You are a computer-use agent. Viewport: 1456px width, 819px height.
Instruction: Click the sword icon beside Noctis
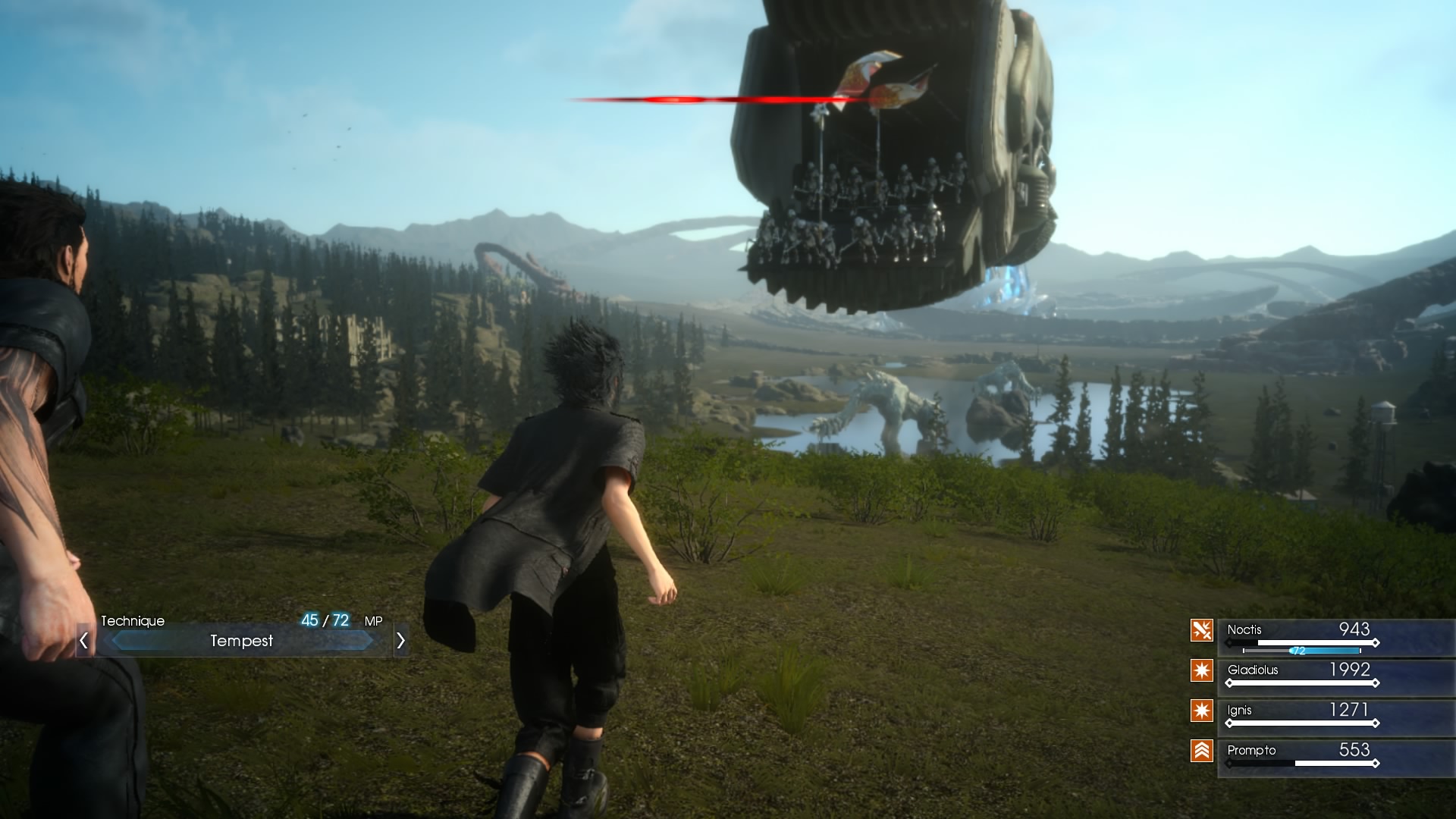[x=1202, y=630]
